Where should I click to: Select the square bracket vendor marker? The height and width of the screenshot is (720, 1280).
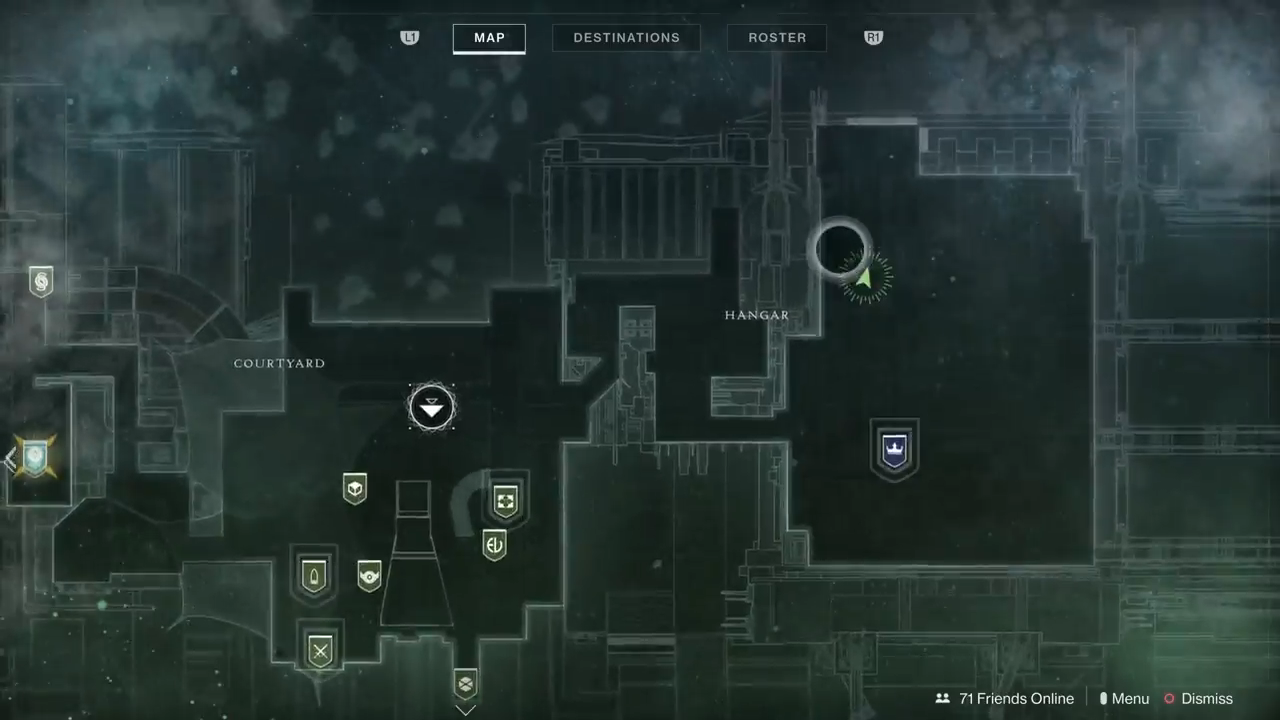[505, 501]
